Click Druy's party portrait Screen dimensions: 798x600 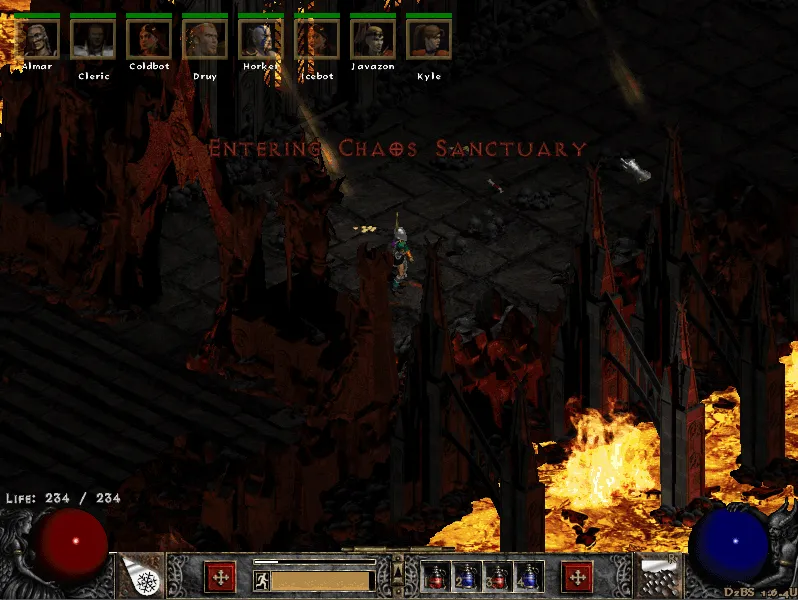(205, 39)
